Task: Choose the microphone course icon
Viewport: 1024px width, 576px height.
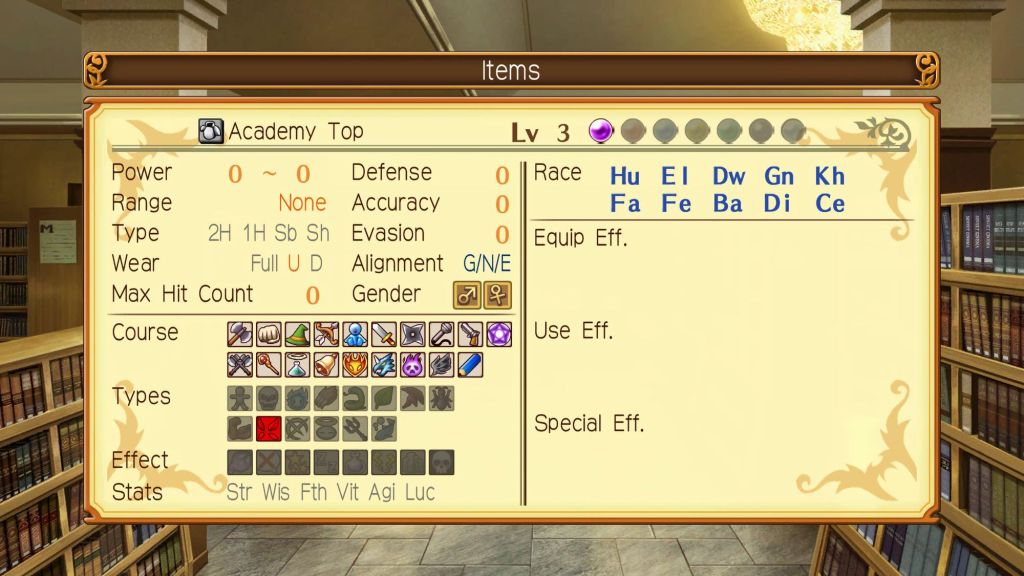Action: click(x=441, y=334)
